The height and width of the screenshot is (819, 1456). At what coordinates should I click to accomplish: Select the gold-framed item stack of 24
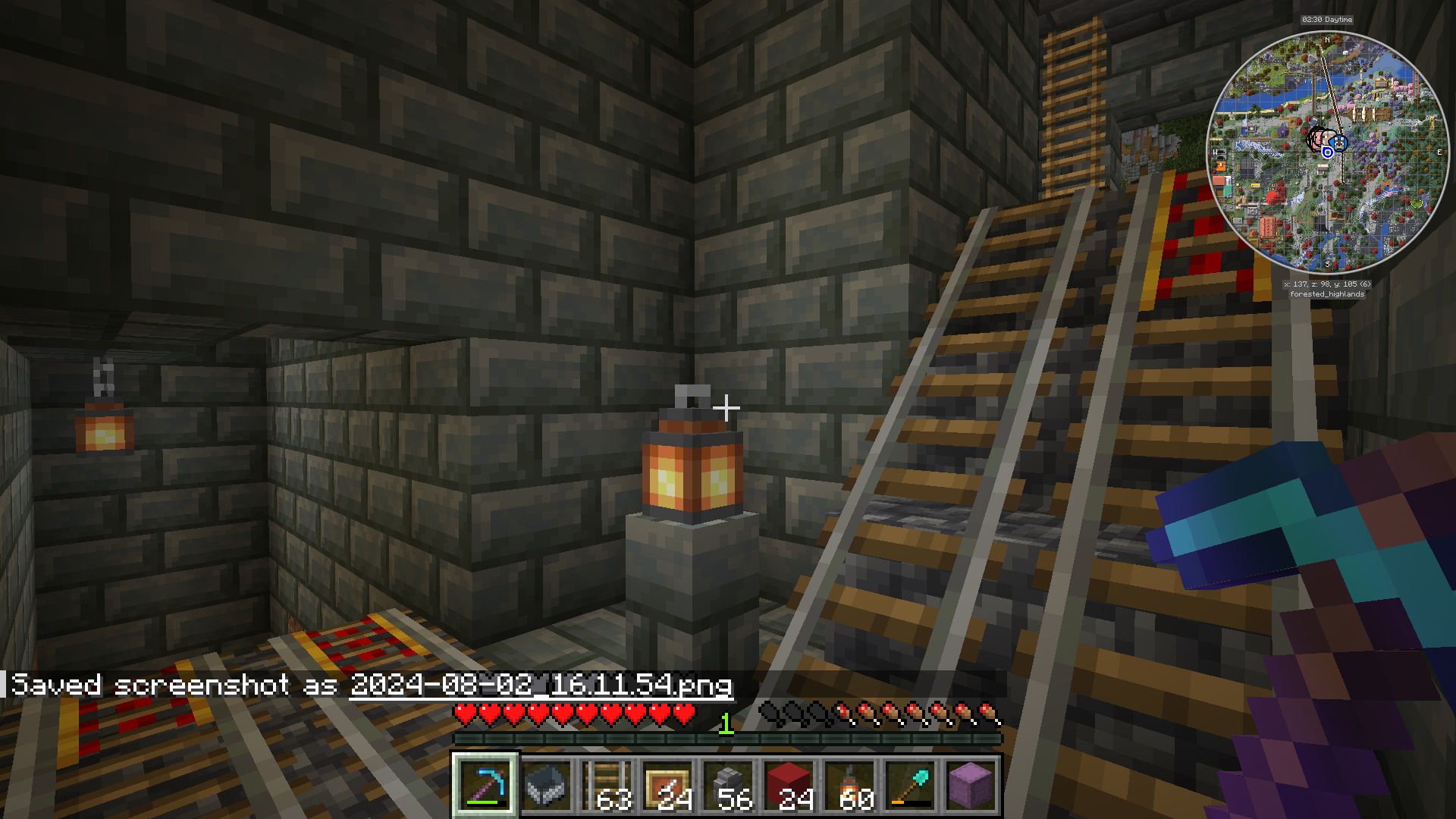coord(667,786)
